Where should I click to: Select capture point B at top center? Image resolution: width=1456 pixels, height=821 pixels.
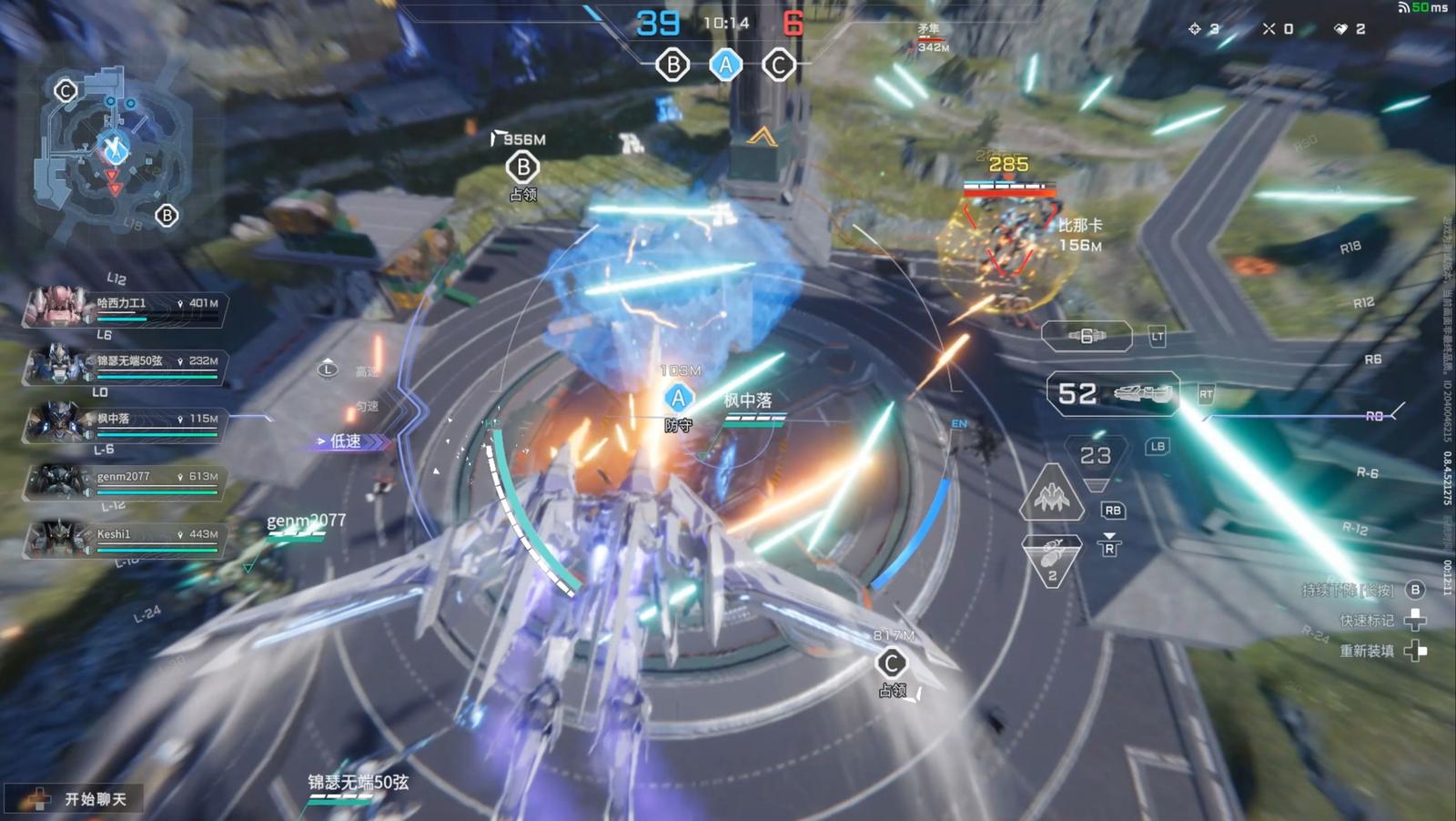(x=672, y=66)
